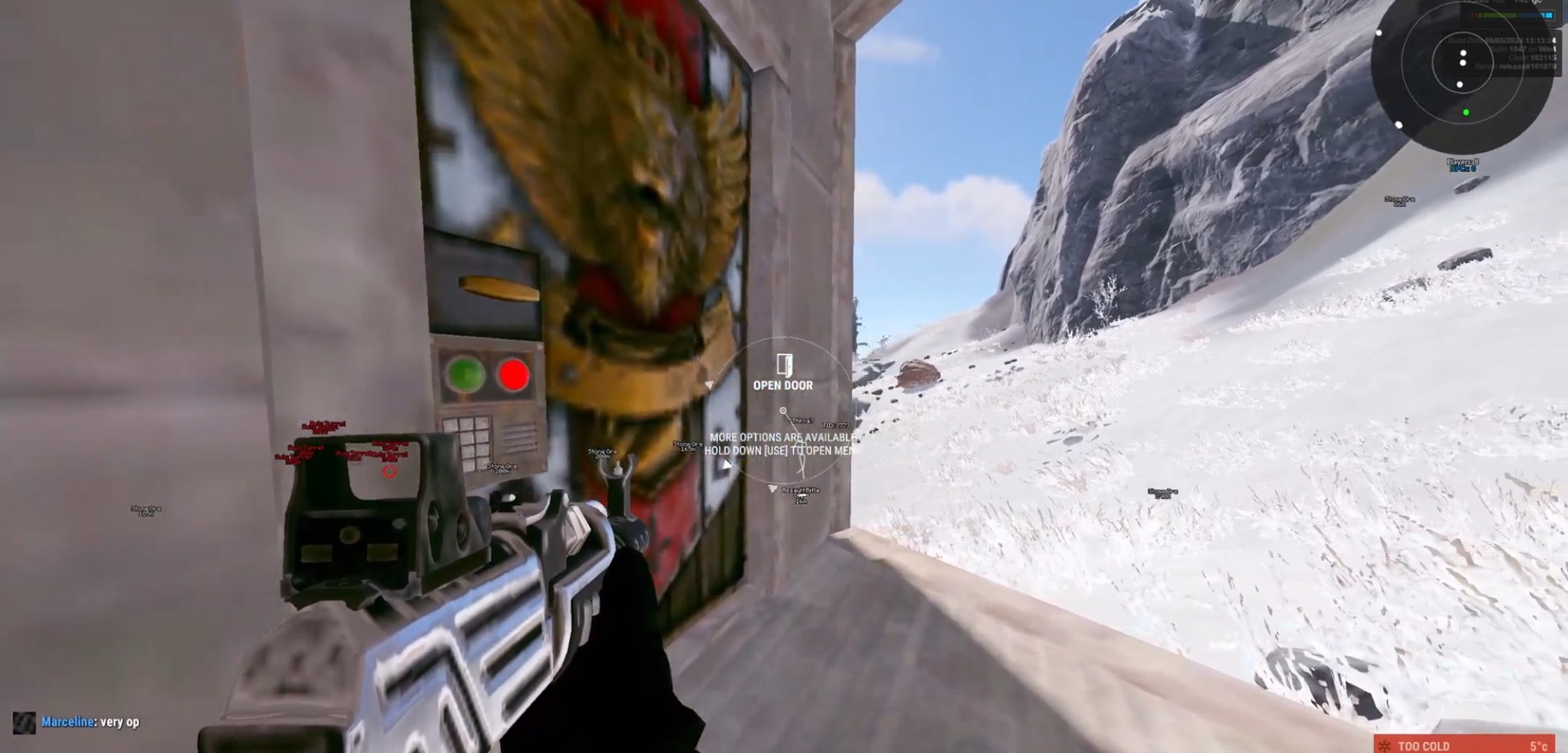Screen dimensions: 1568x753
Task: Select the Stone Ore marker on the left hillside
Action: [146, 510]
